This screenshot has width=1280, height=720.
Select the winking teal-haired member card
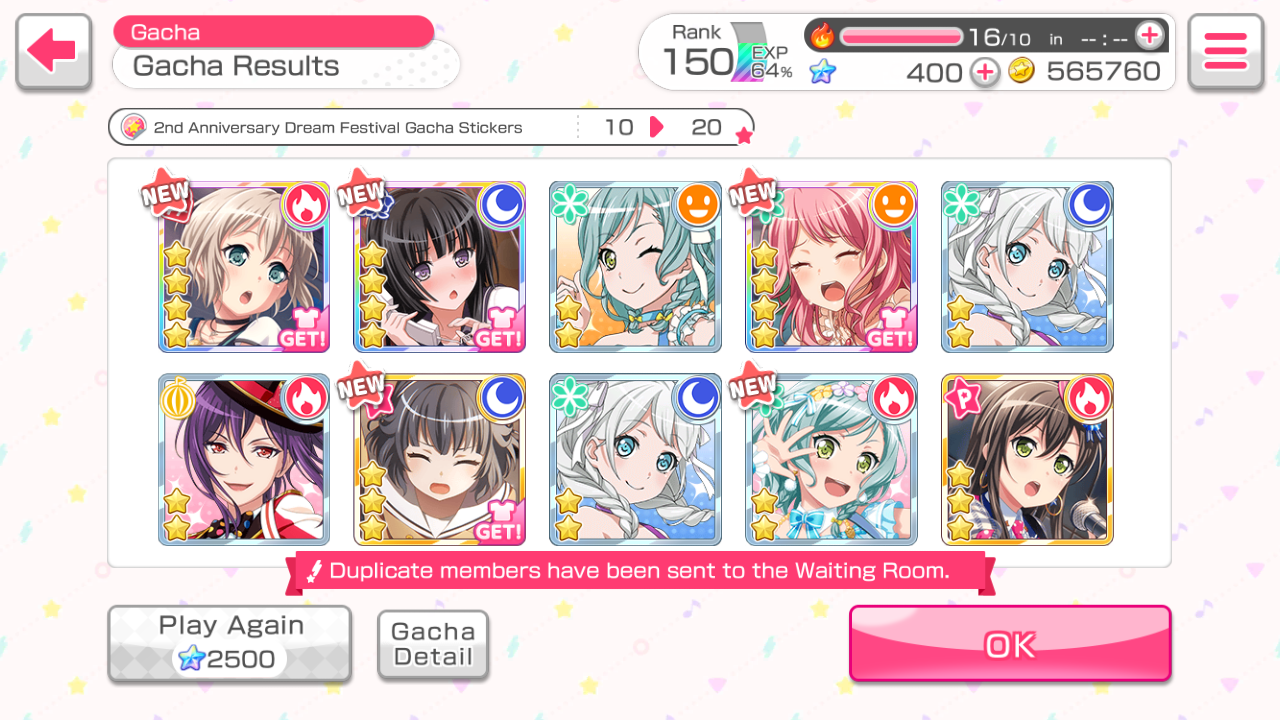635,267
